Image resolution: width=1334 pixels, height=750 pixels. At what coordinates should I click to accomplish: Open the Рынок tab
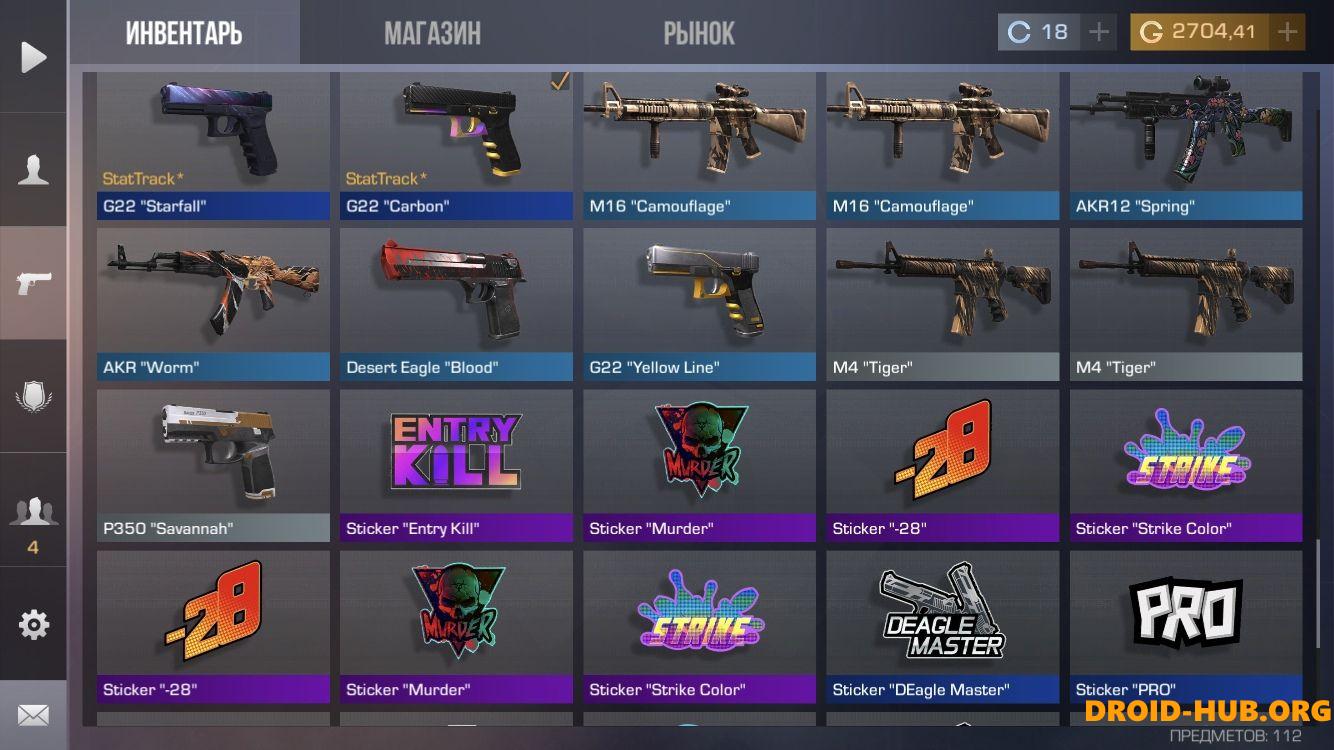(x=699, y=33)
